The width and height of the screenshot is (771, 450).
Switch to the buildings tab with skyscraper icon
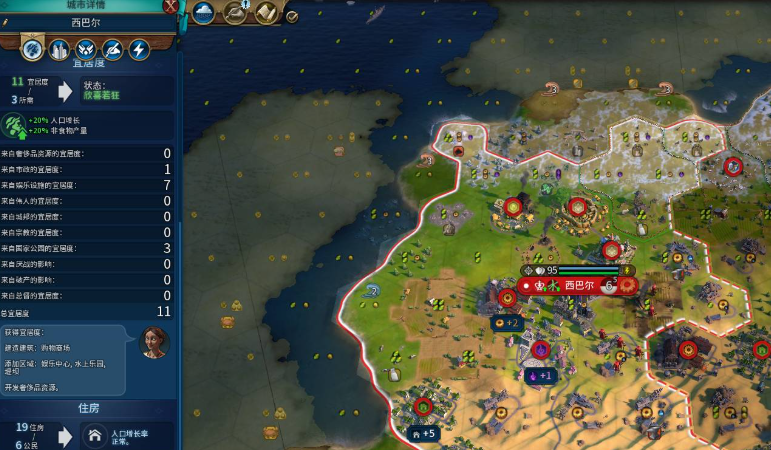[59, 48]
